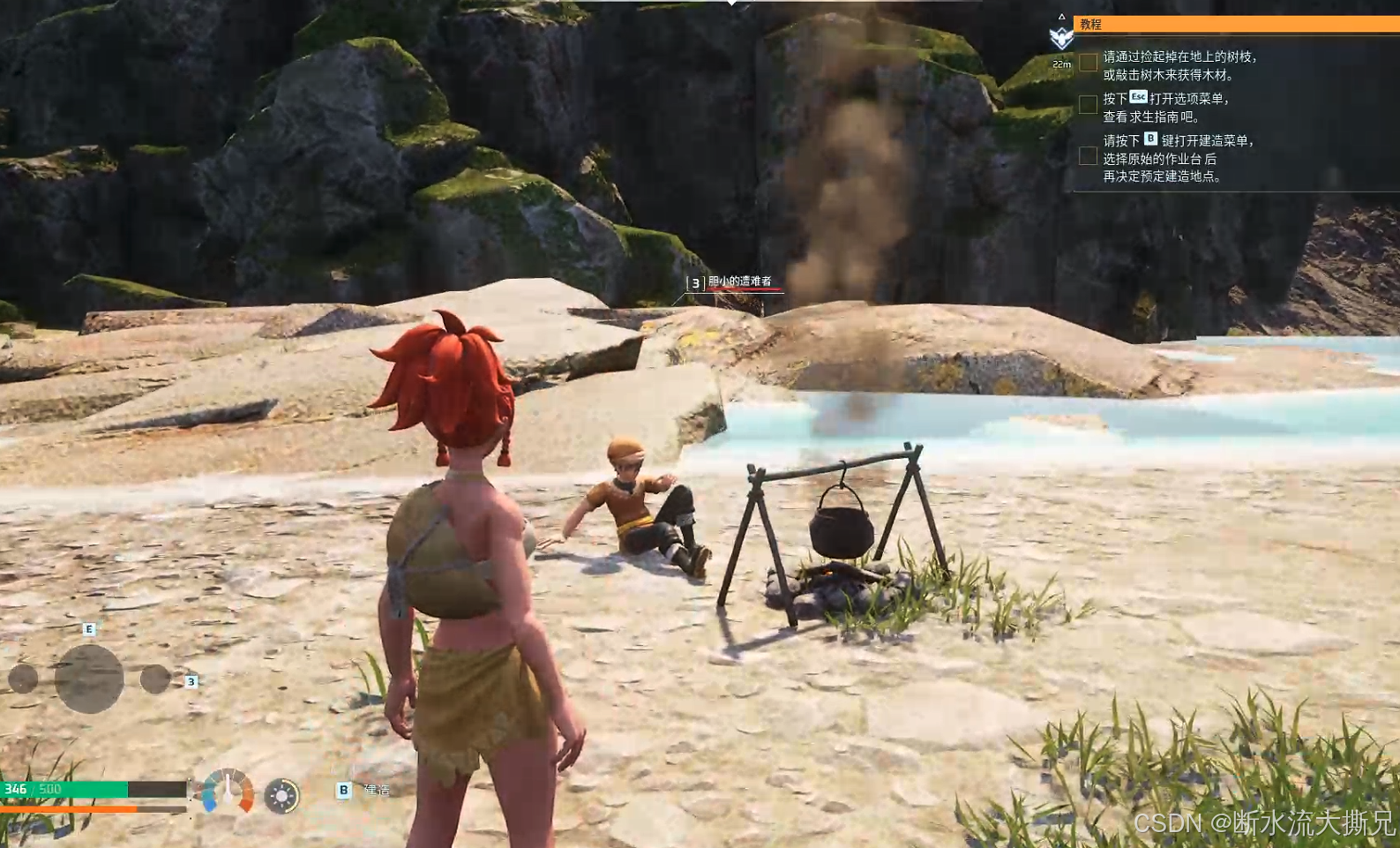Tick the checkbox for gathering wood objective

point(1088,62)
